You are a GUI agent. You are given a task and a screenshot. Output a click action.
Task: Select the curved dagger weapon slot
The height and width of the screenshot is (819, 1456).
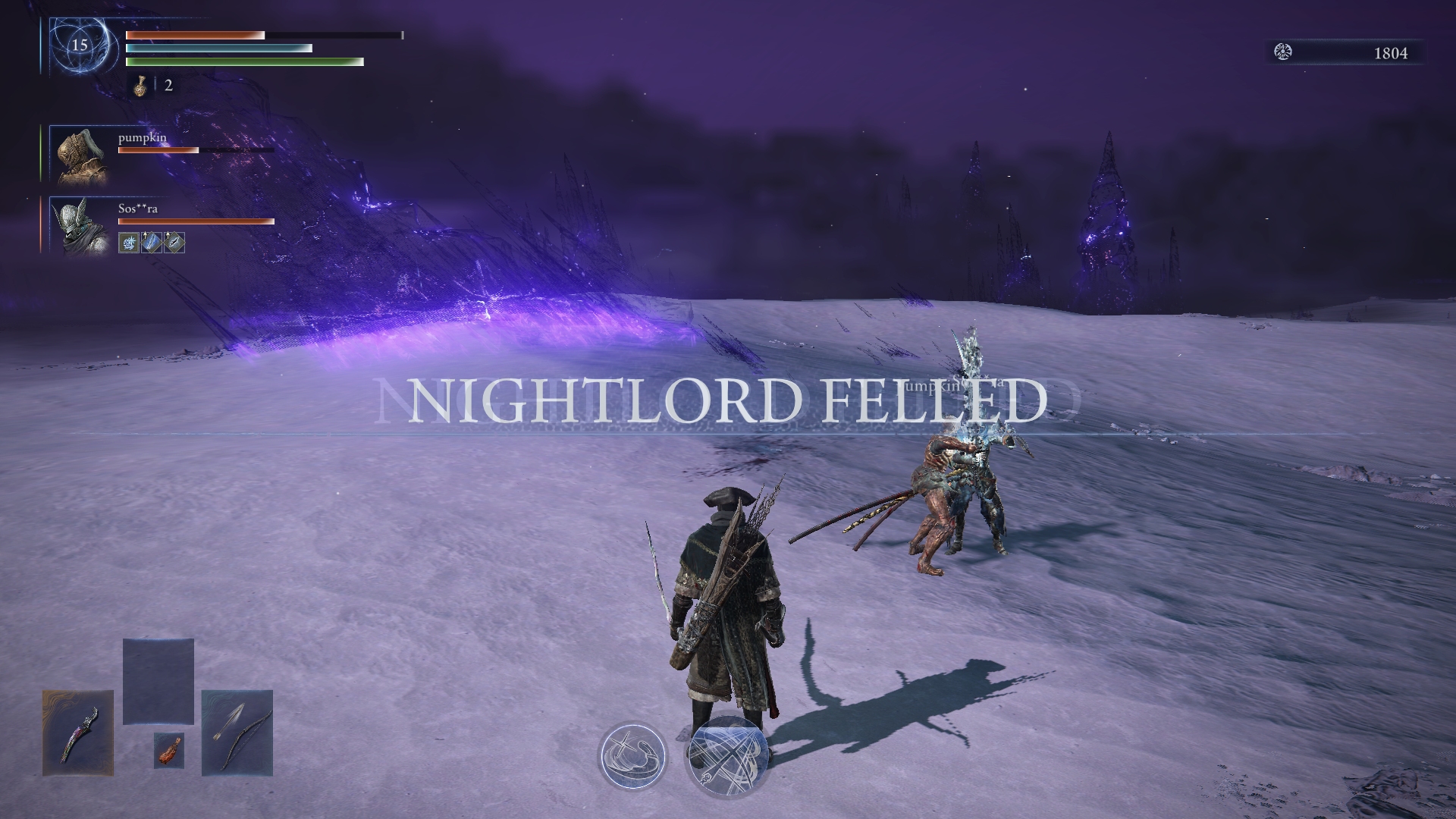(x=78, y=733)
